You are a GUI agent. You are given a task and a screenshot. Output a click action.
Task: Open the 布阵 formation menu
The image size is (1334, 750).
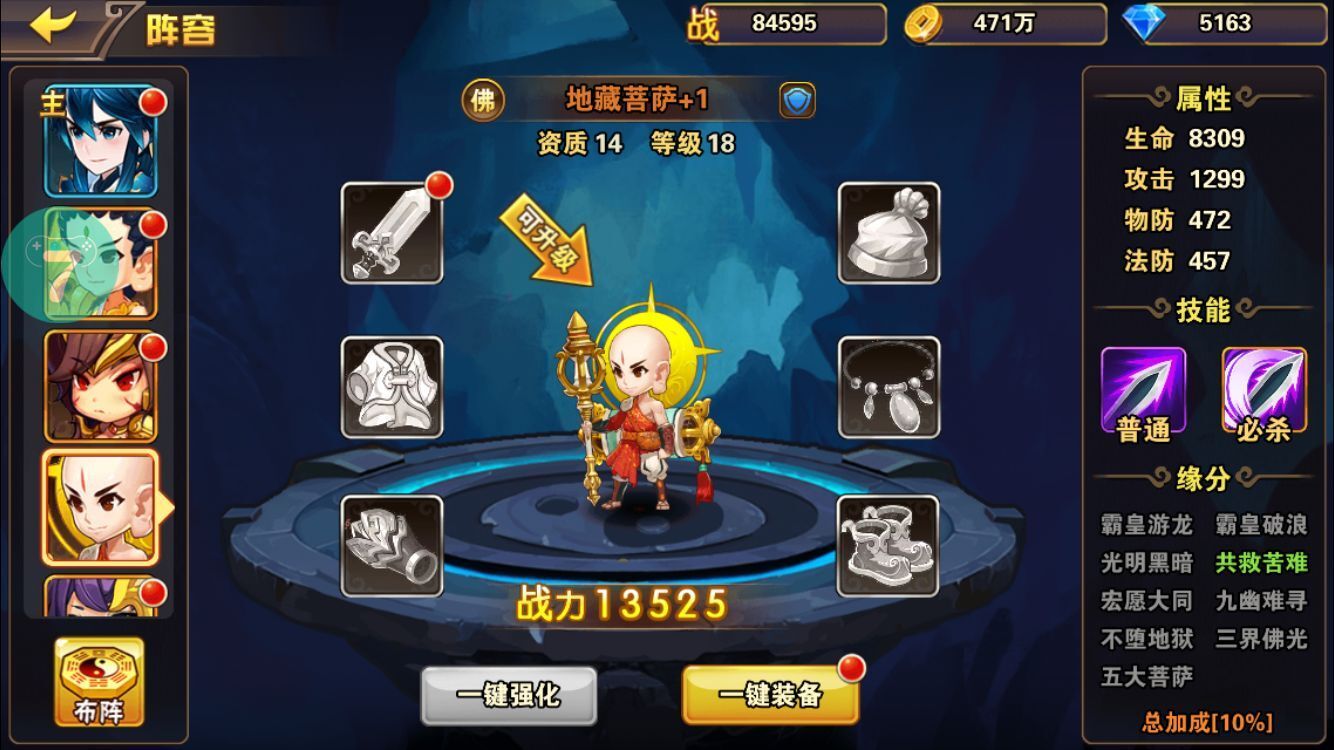(x=99, y=682)
